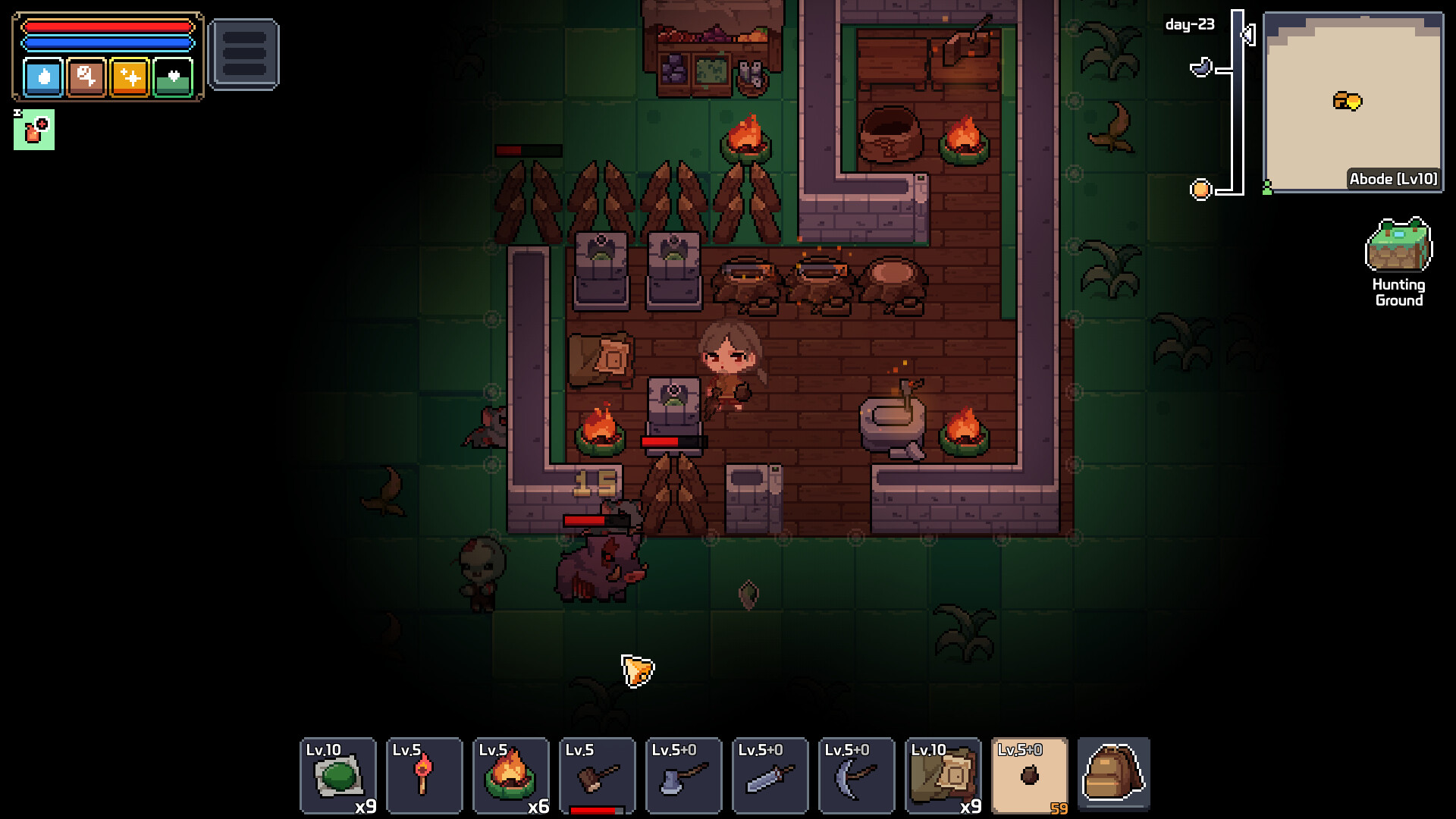This screenshot has height=819, width=1456.
Task: Select the Lv.10 green slime item showing x9
Action: [338, 775]
